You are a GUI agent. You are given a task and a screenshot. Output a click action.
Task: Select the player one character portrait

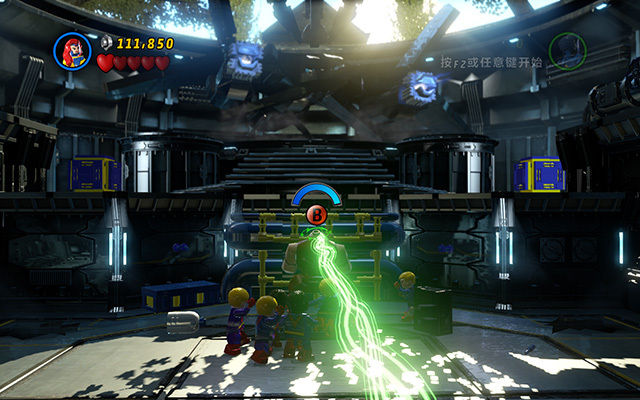point(72,51)
